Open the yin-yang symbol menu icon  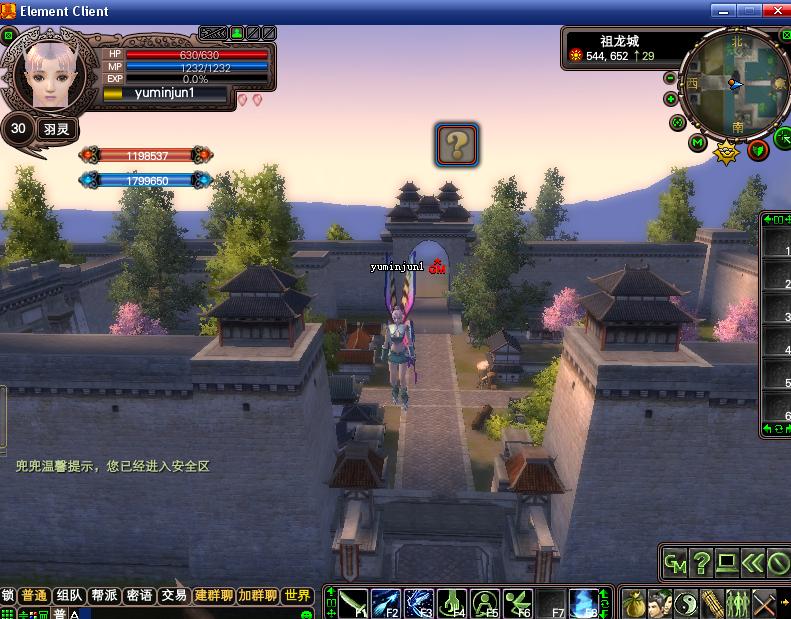pyautogui.click(x=687, y=604)
